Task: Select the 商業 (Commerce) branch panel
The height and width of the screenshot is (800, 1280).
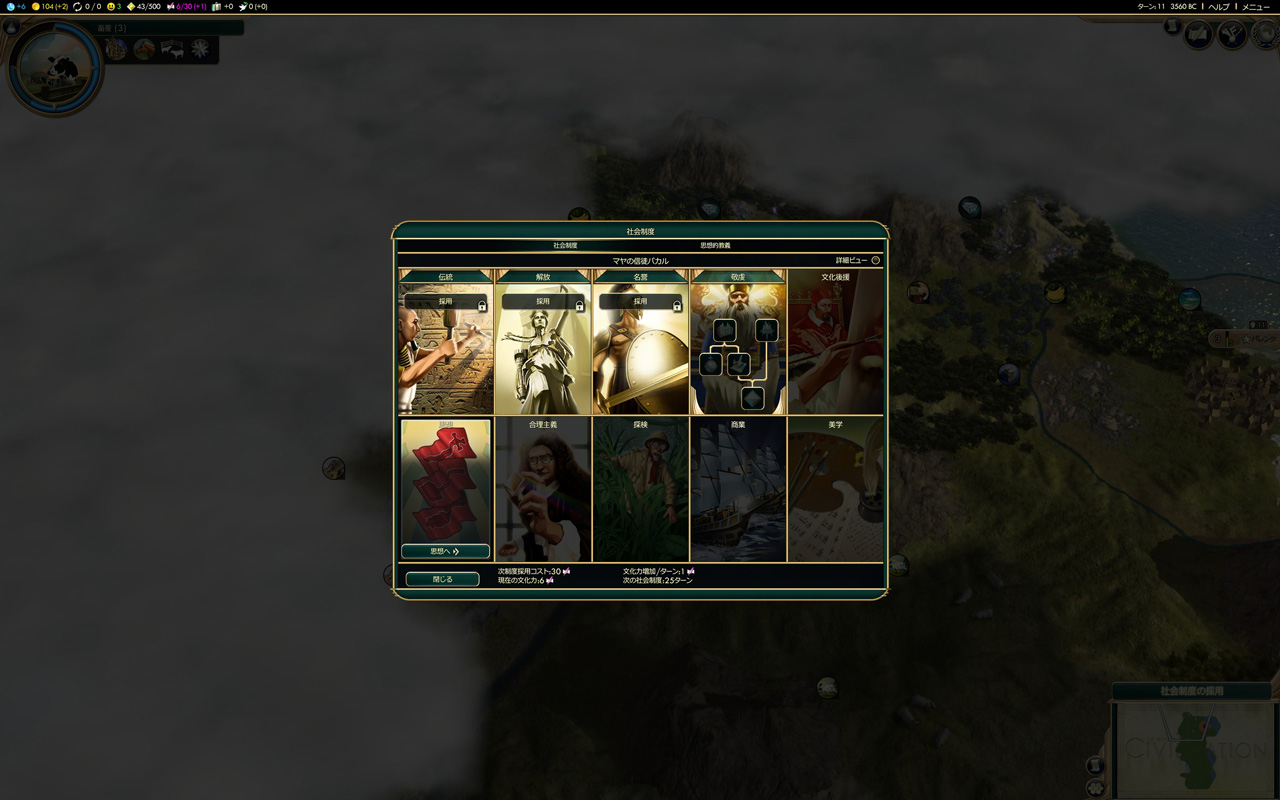Action: pyautogui.click(x=738, y=490)
